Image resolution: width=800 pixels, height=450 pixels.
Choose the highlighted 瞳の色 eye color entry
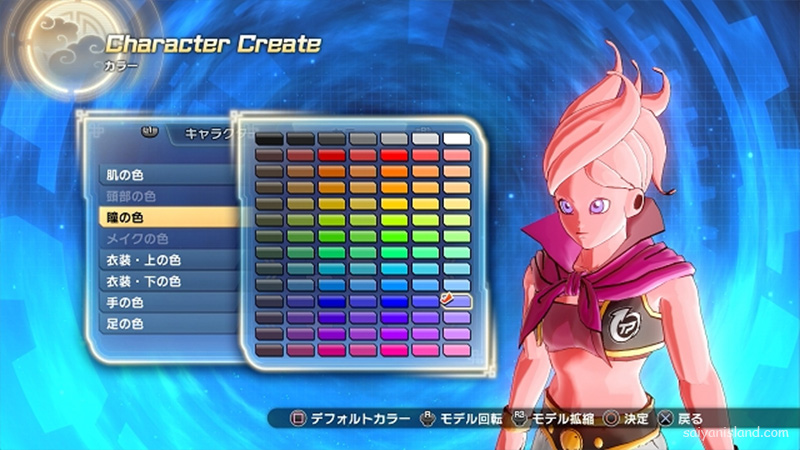pos(150,216)
